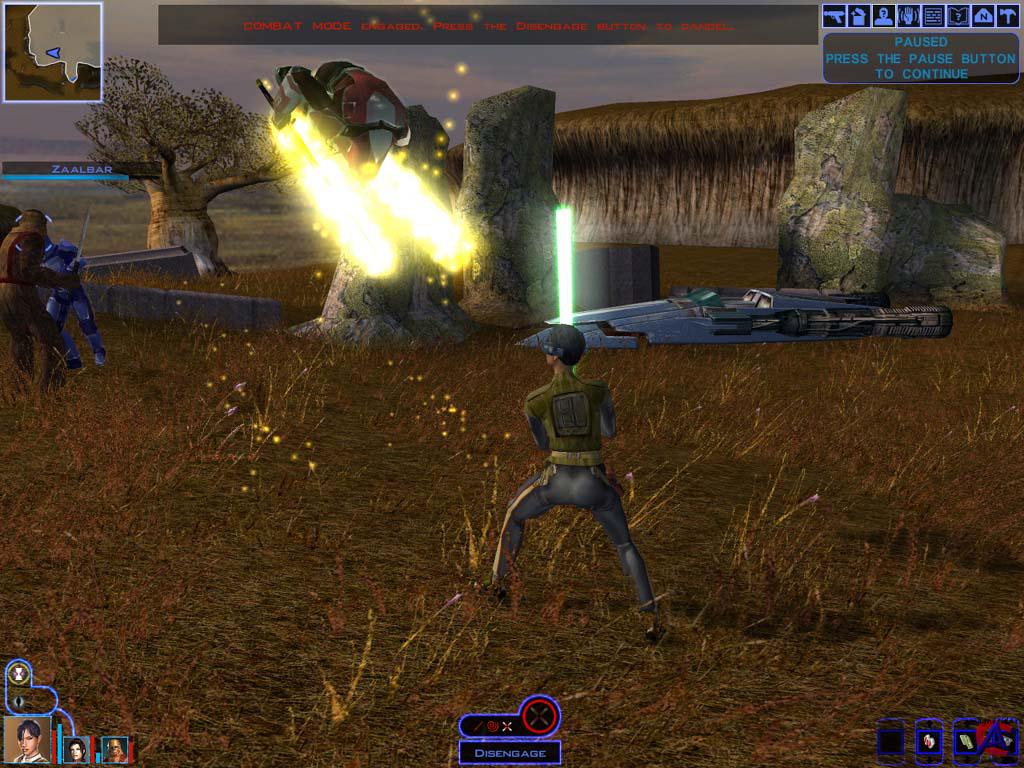1024x768 pixels.
Task: Switch to the dark-haired woman party portrait
Action: pyautogui.click(x=76, y=749)
